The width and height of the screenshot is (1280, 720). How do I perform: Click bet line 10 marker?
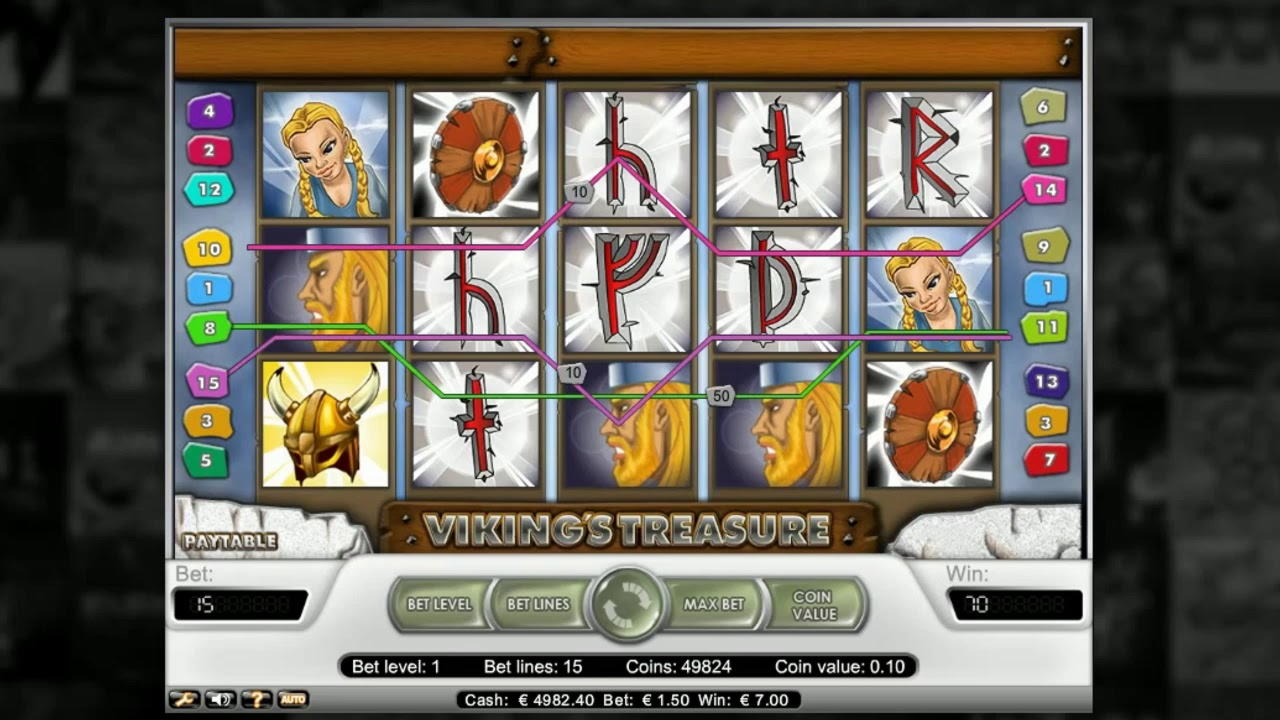(x=208, y=248)
